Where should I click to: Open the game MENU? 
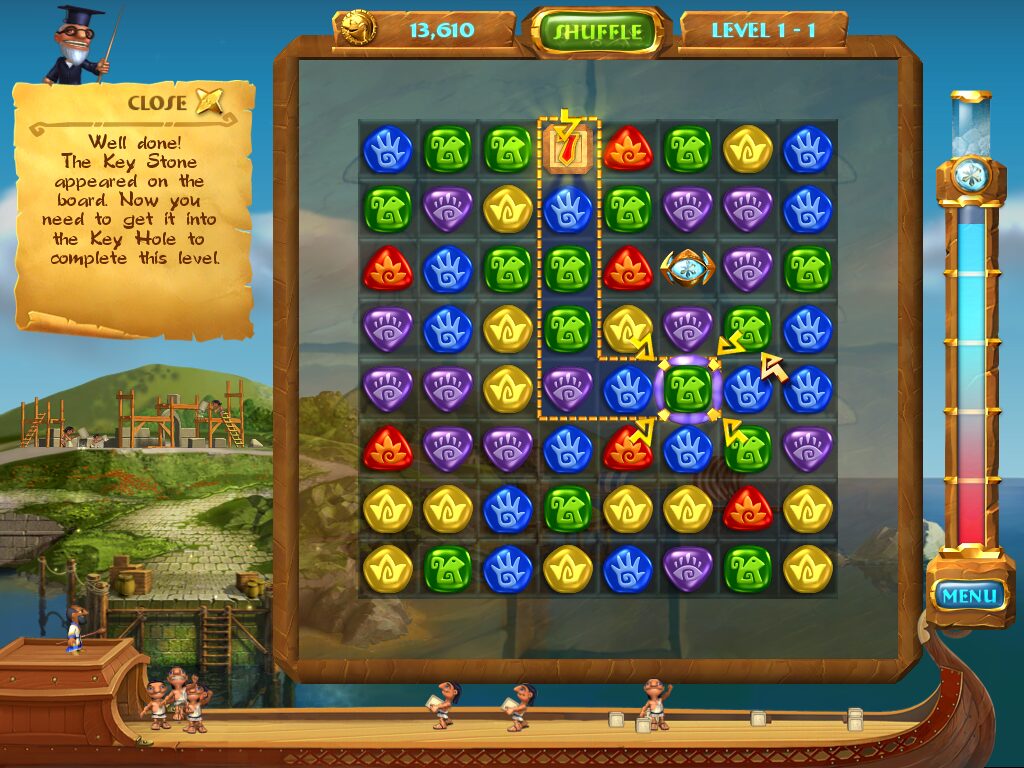click(x=969, y=596)
